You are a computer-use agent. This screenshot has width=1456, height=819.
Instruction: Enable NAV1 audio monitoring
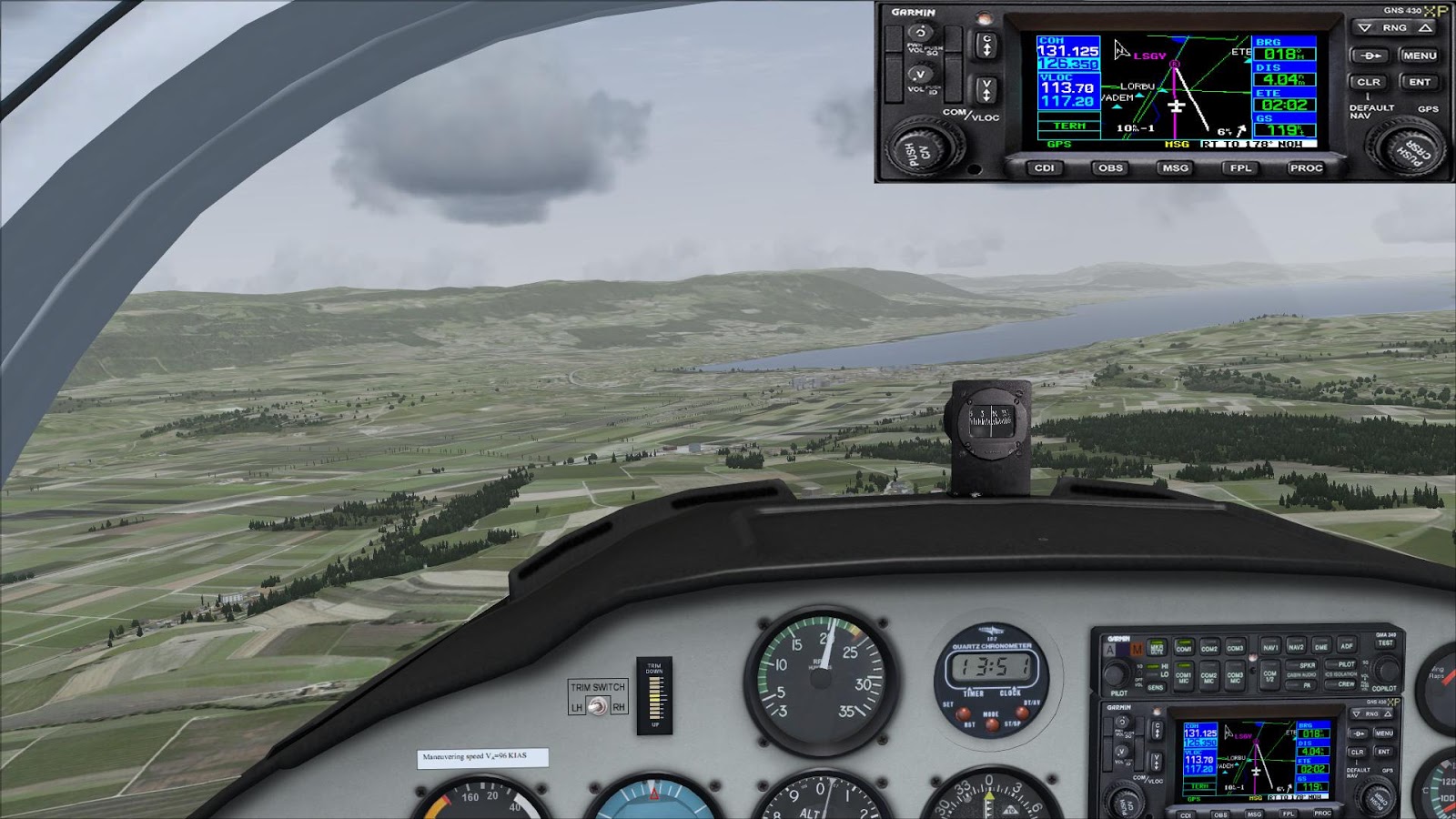[x=1271, y=647]
